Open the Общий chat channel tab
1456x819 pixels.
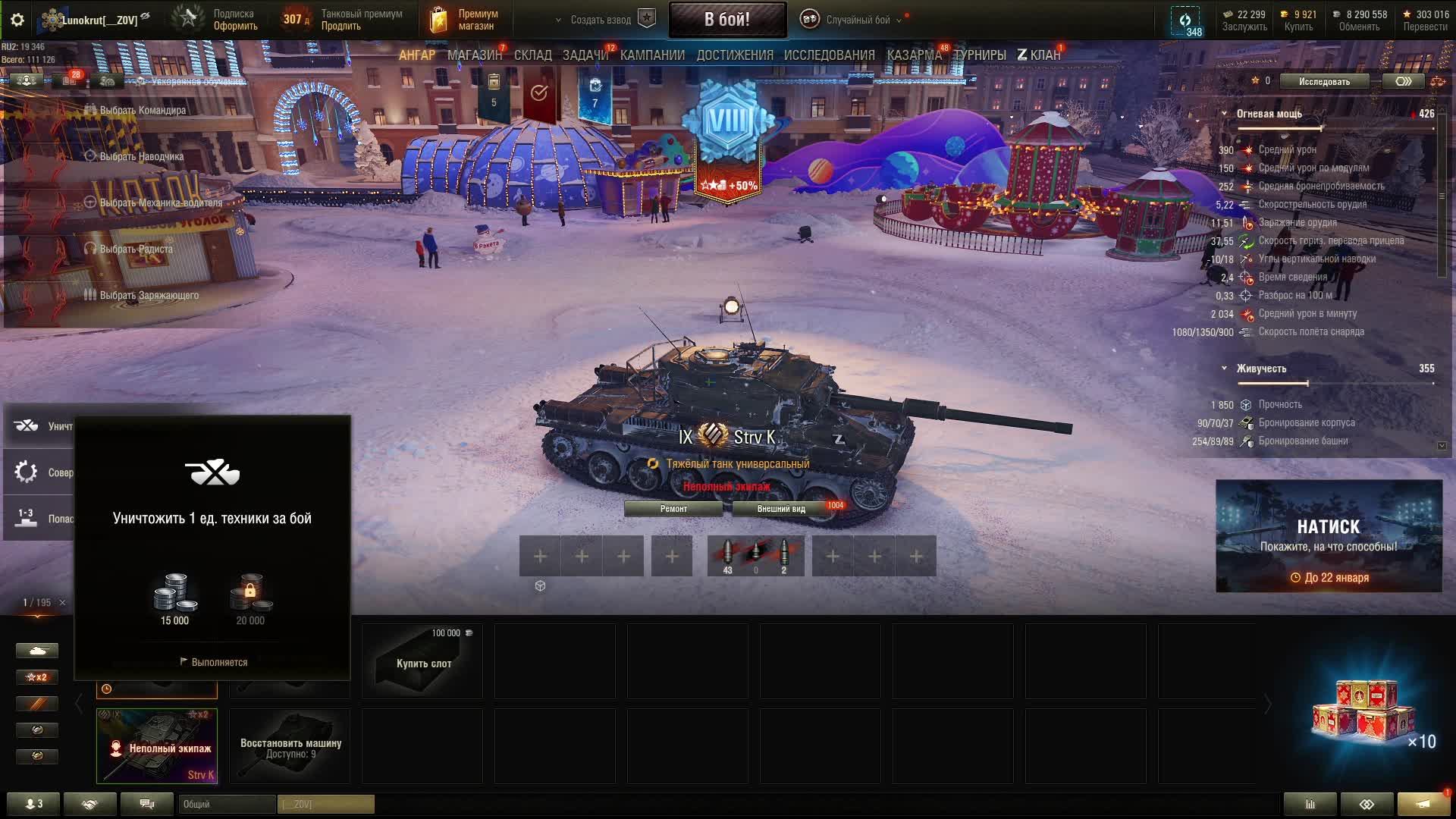tap(227, 804)
